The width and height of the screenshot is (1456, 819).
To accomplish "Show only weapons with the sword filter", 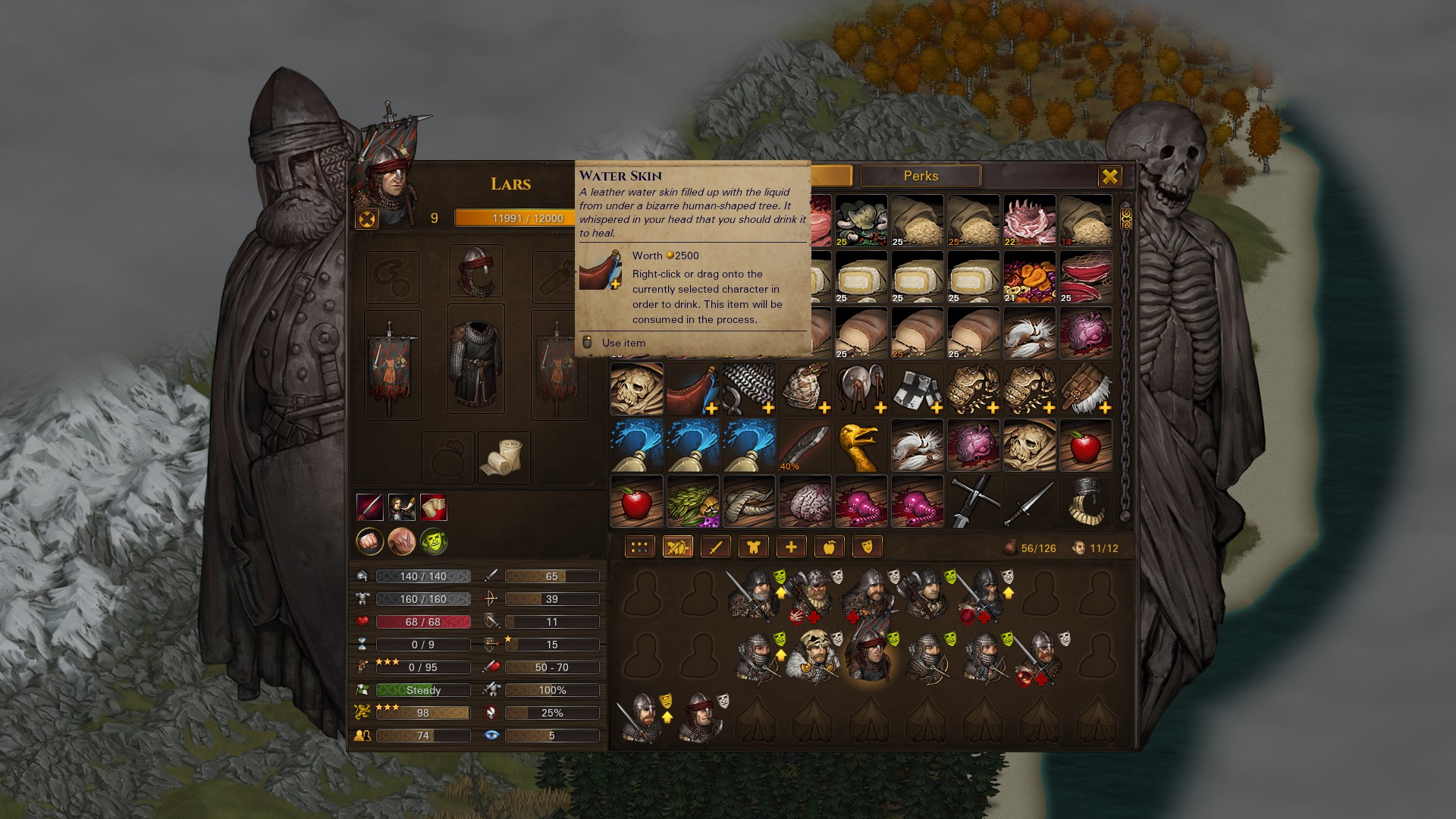I will pyautogui.click(x=715, y=547).
